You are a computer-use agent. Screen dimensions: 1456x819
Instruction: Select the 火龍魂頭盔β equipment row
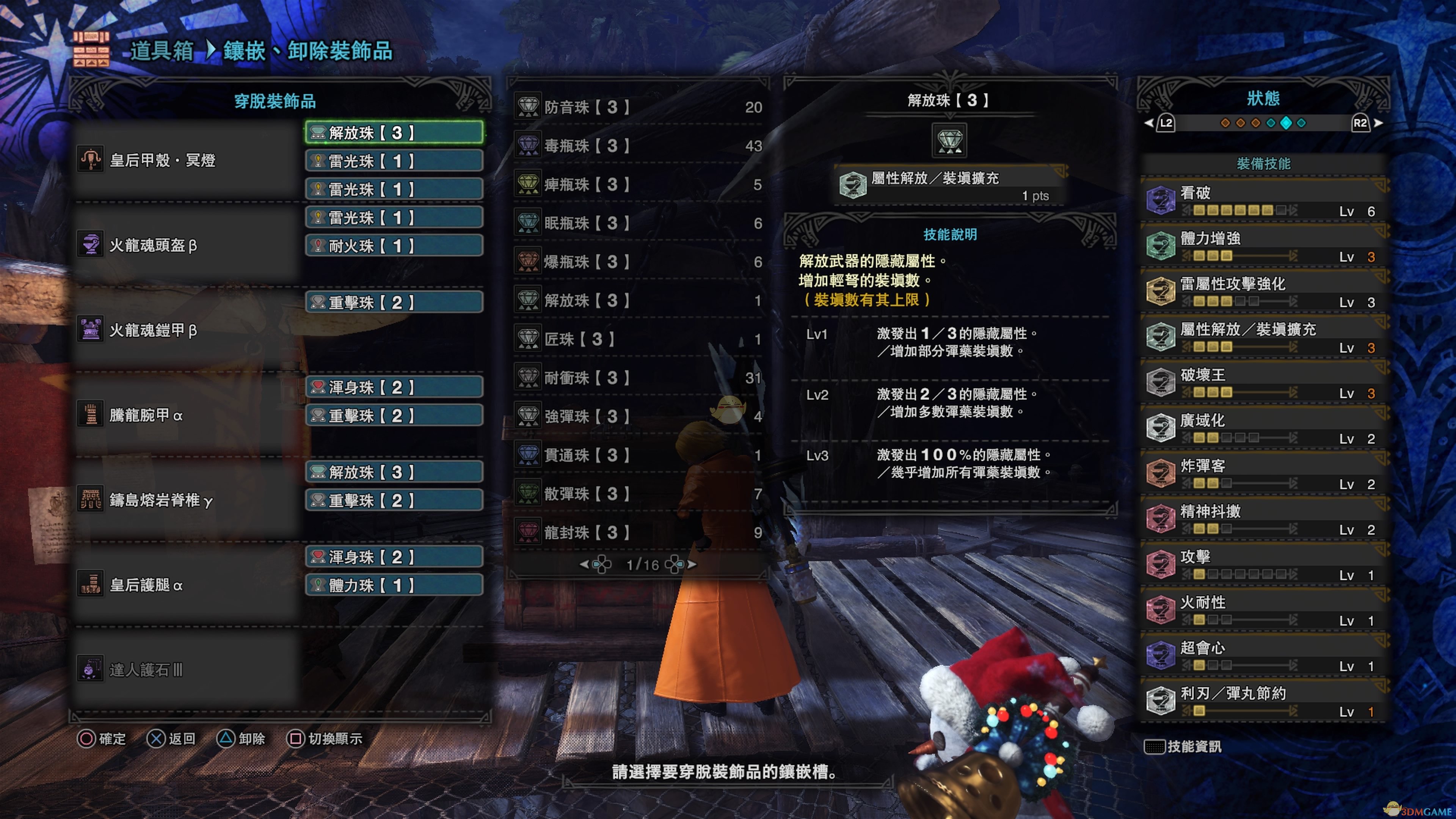(187, 245)
